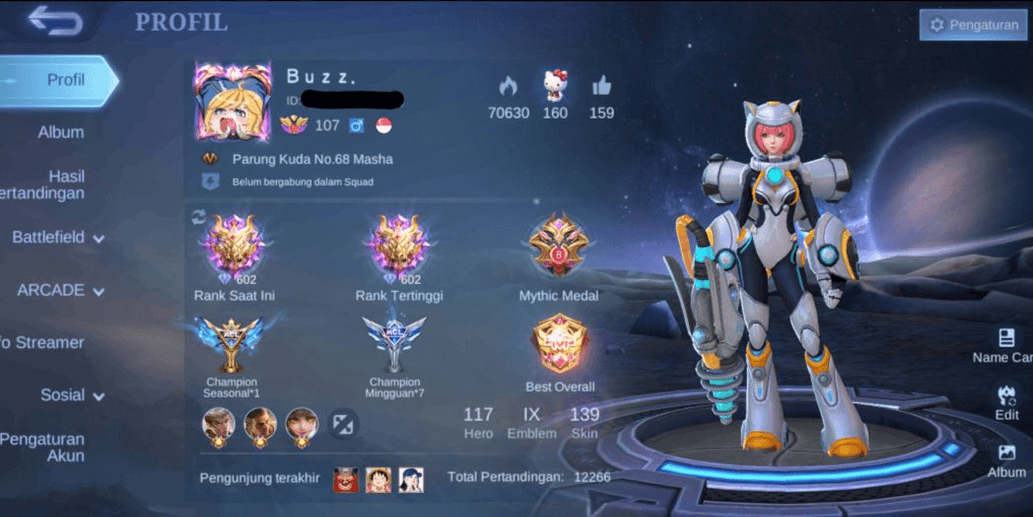Open the Pengaturan settings button
Viewport: 1033px width, 517px height.
972,25
